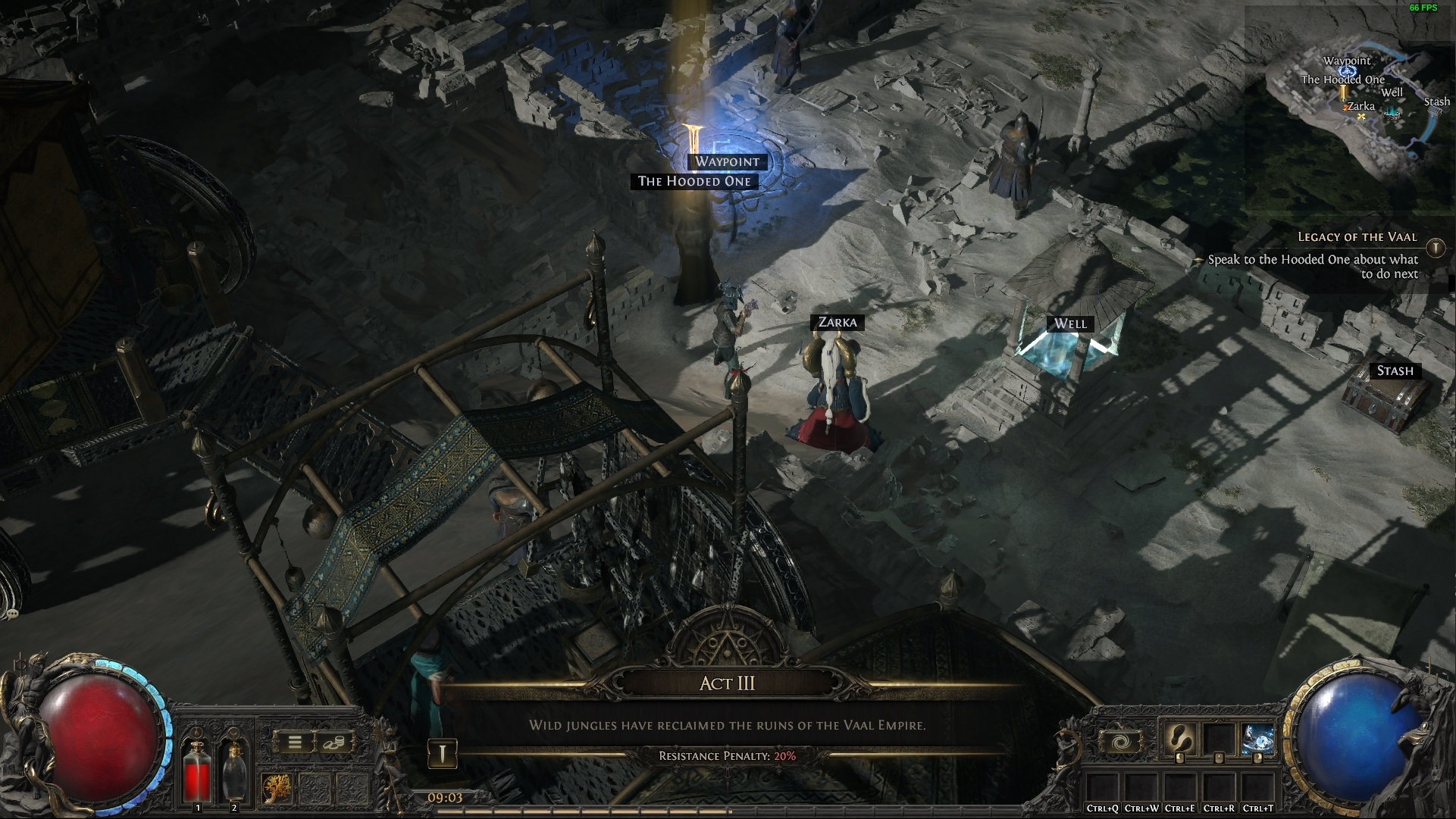Screen dimensions: 1456x819
Task: Click the Waypoint label
Action: tap(727, 161)
